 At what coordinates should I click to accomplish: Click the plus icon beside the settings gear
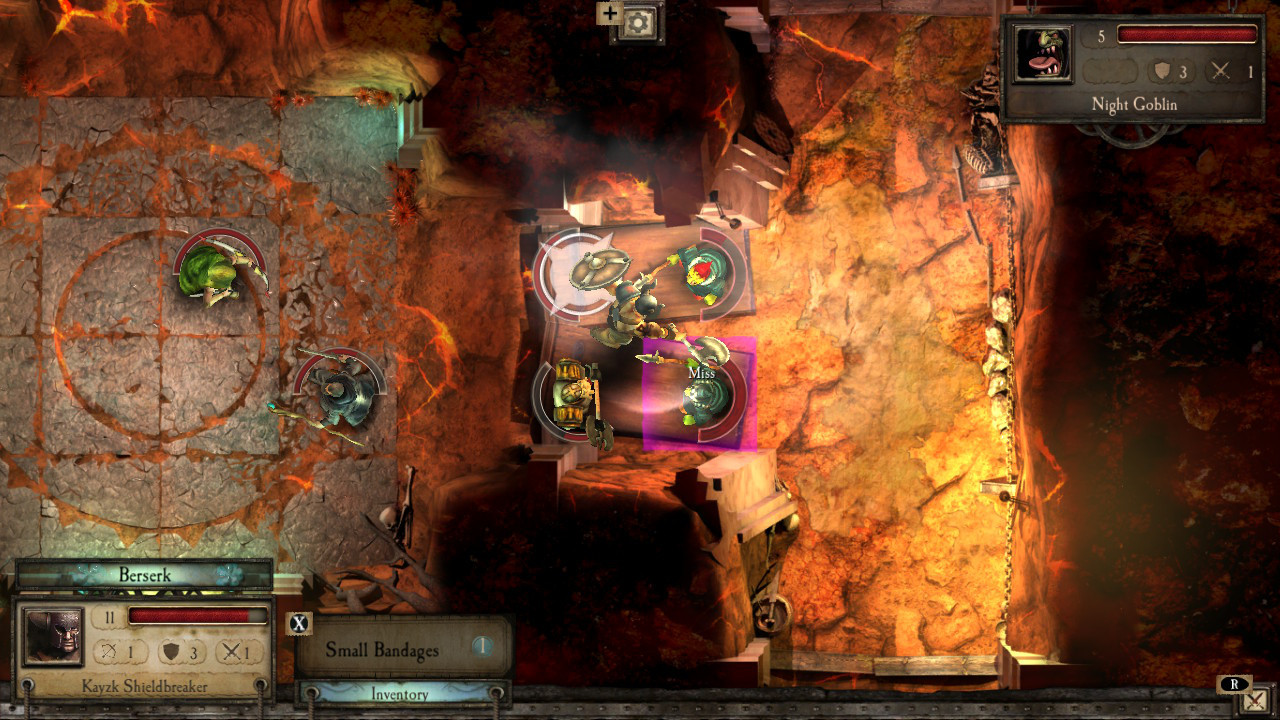pyautogui.click(x=610, y=13)
